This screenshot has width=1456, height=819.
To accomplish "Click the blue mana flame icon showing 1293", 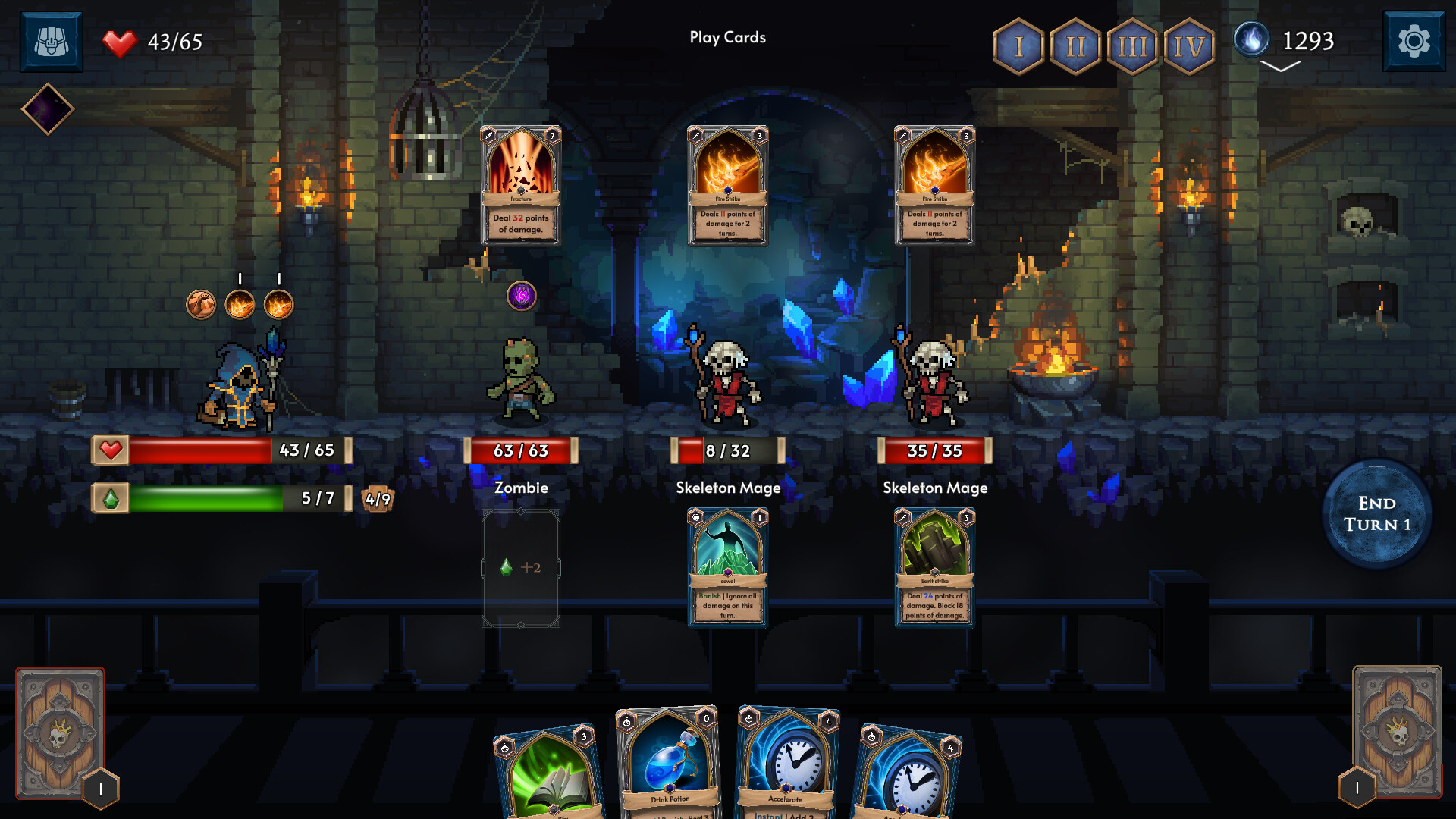I will point(1252,41).
